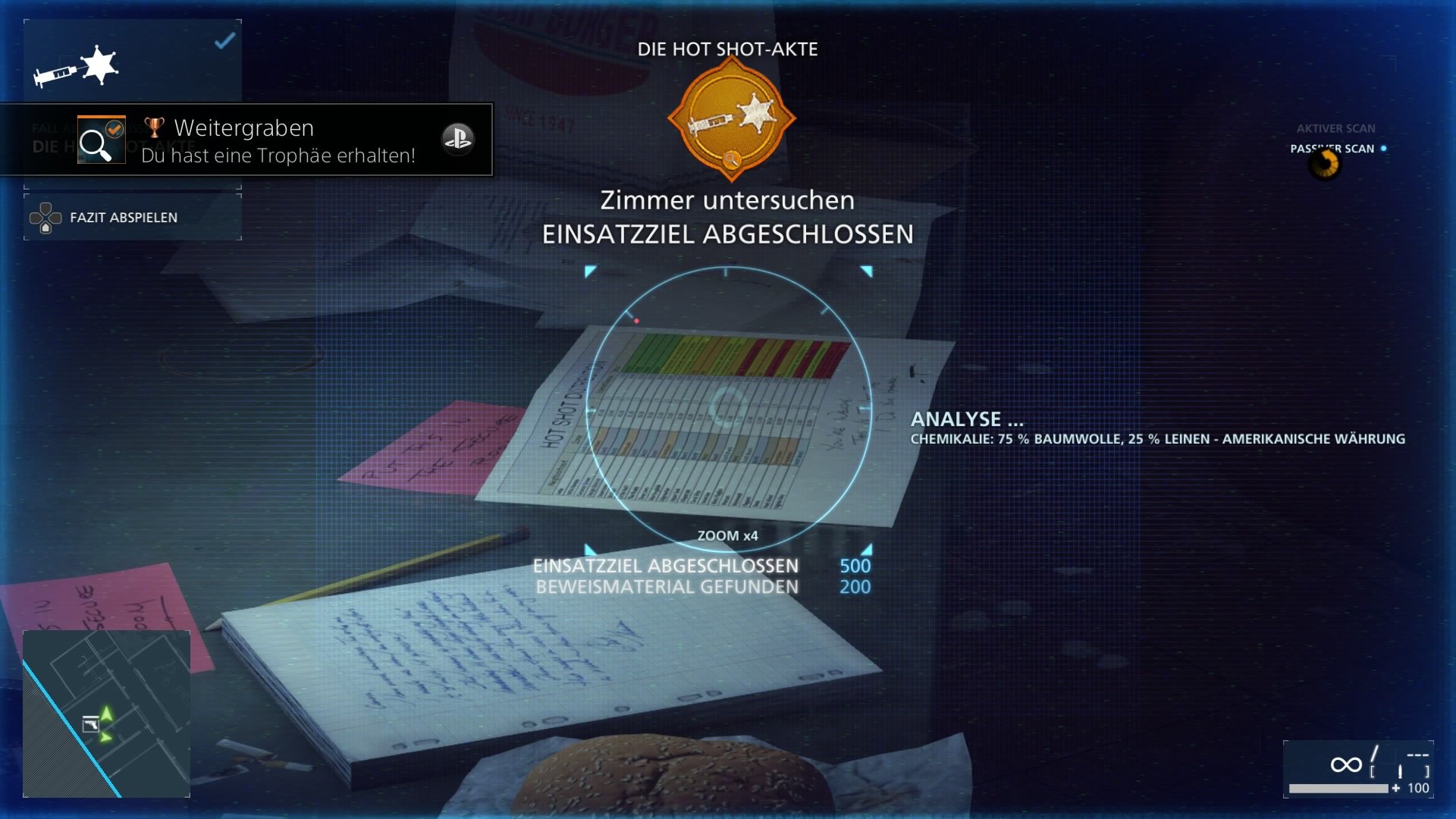
Task: Expand the ANALYSE results panel
Action: pyautogui.click(x=967, y=419)
